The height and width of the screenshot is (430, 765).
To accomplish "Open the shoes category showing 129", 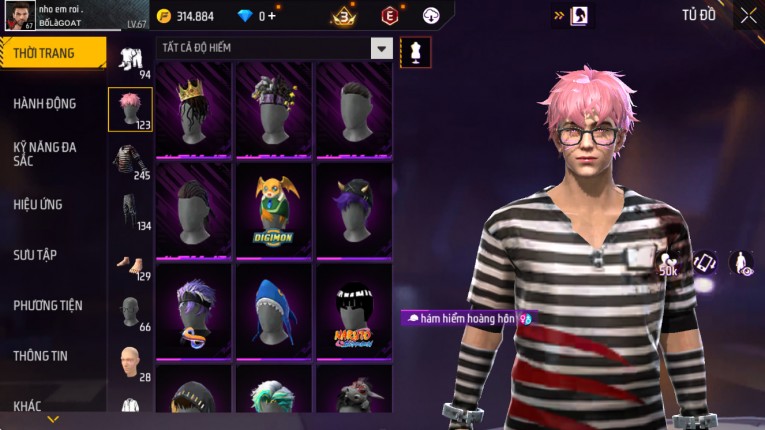I will (x=130, y=264).
